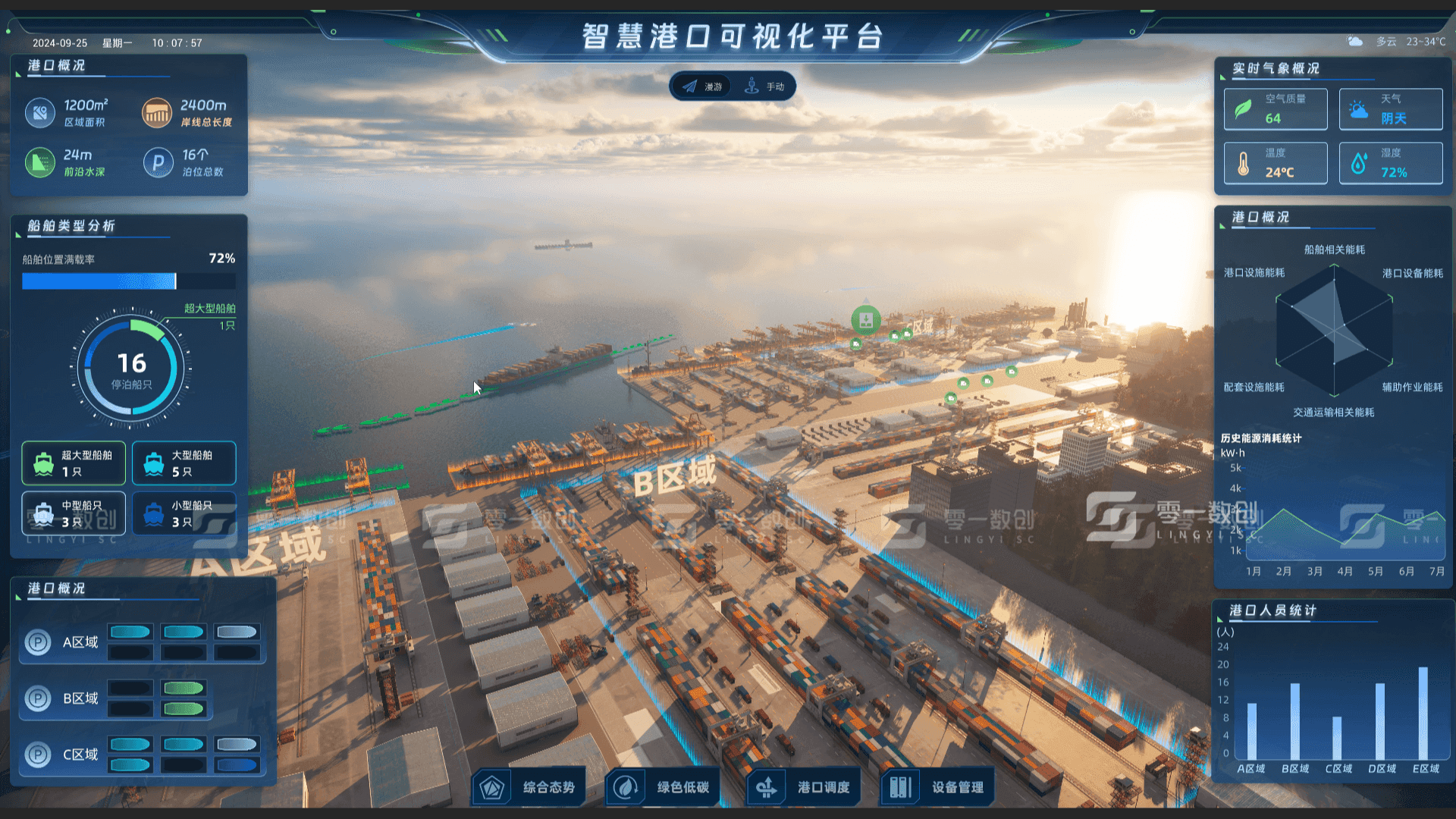Open the 温度 temperature card
The width and height of the screenshot is (1456, 819).
click(1276, 163)
